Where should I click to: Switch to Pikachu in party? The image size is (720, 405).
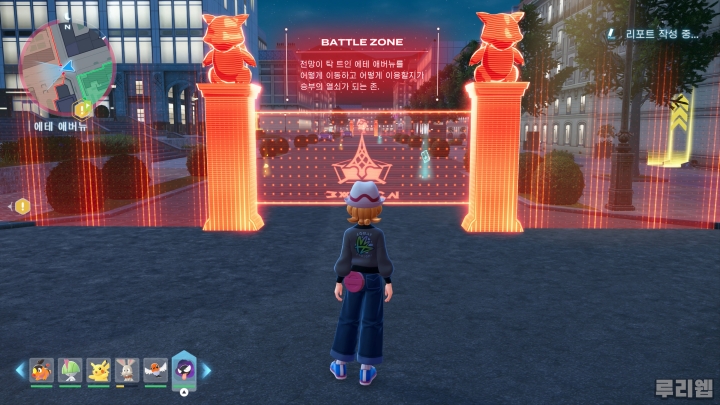pyautogui.click(x=98, y=370)
